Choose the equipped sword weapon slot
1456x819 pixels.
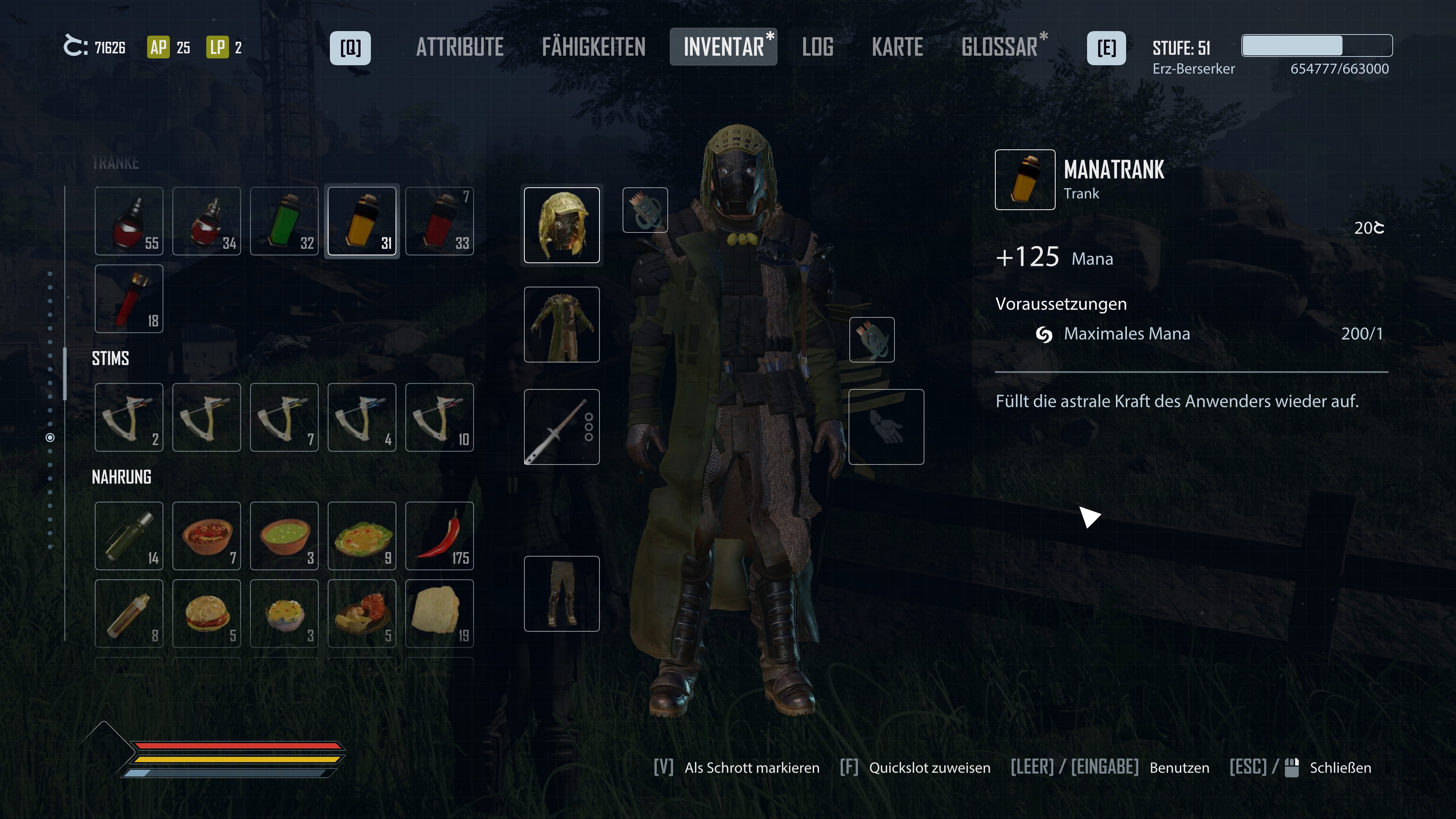click(561, 427)
